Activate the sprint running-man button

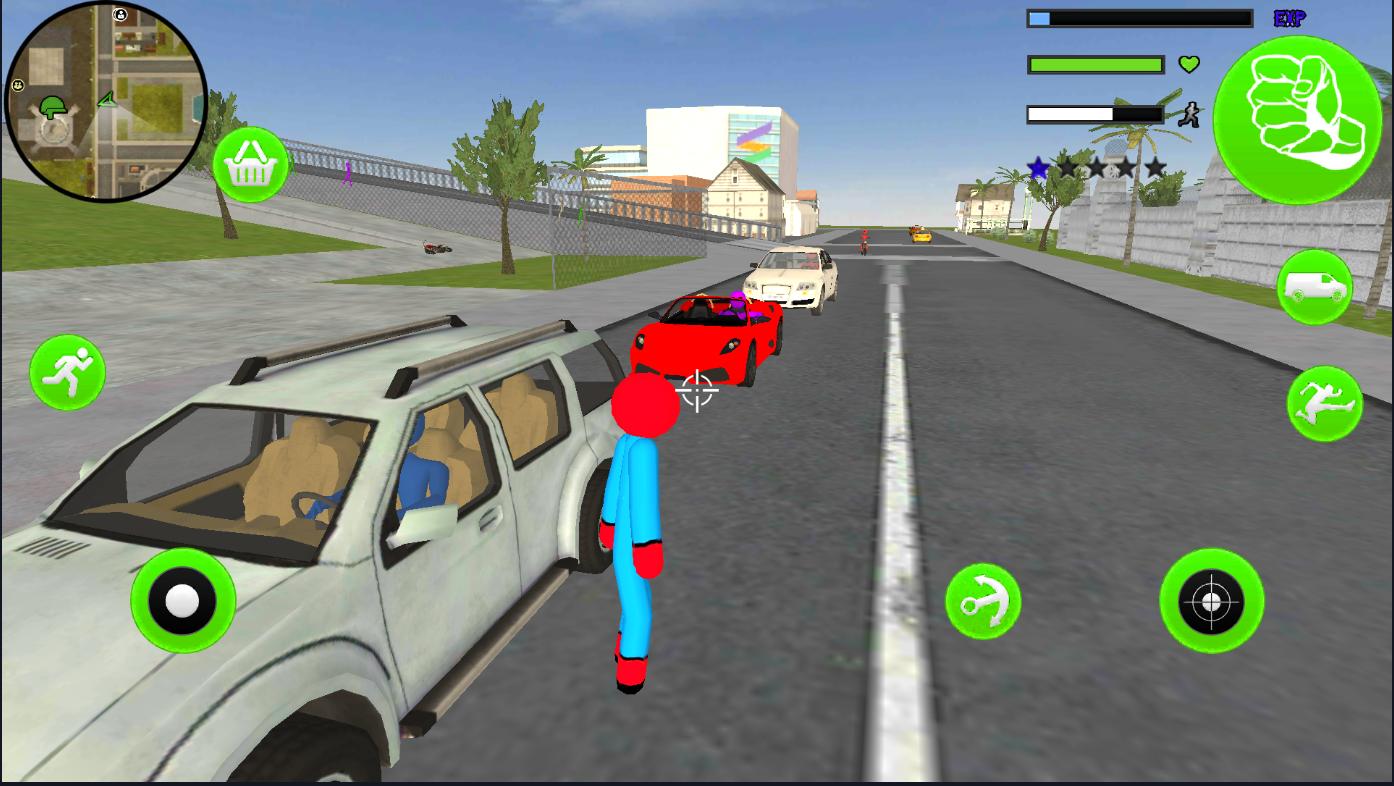point(68,372)
